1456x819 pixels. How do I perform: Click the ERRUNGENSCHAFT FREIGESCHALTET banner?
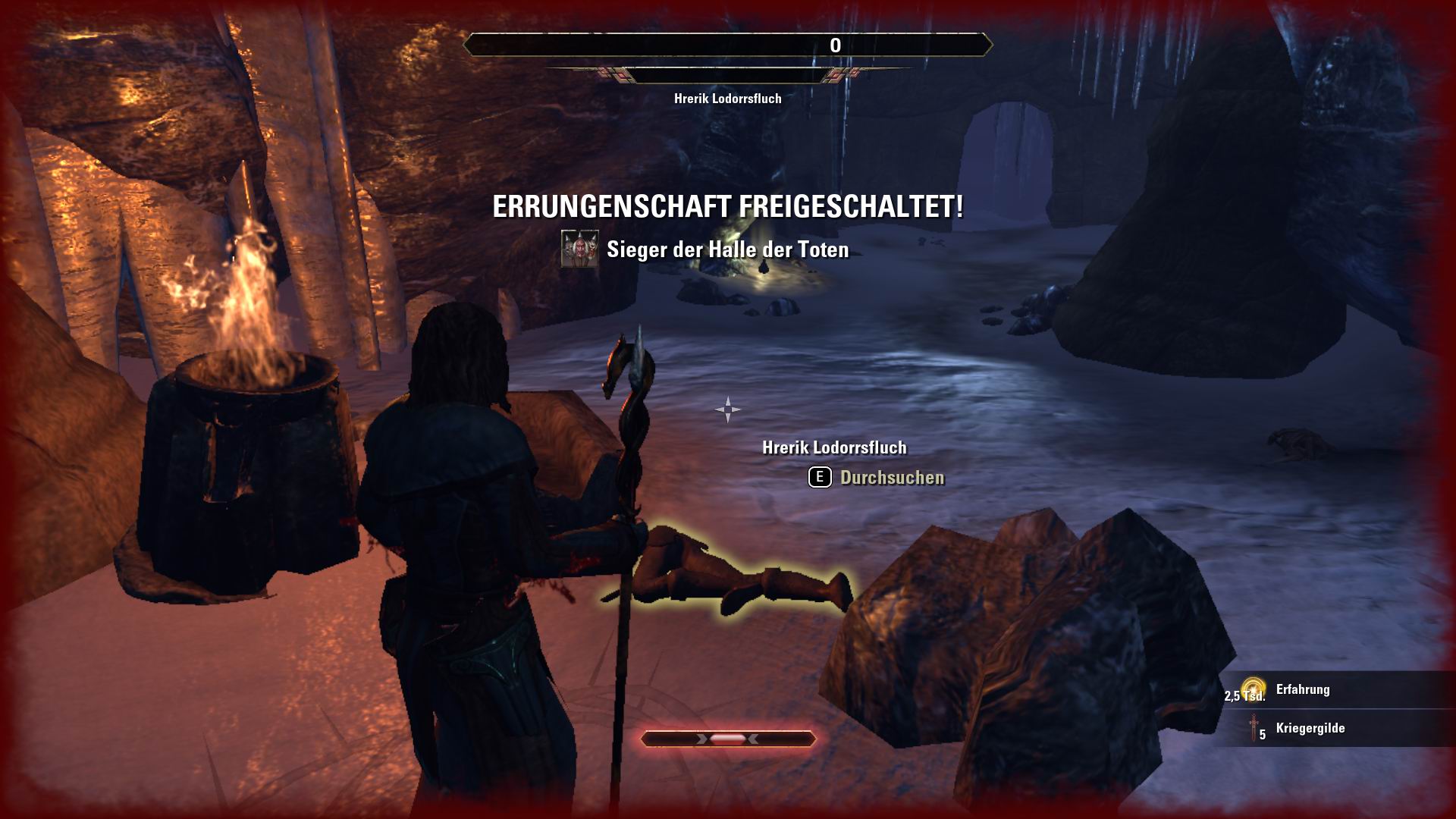click(x=727, y=205)
